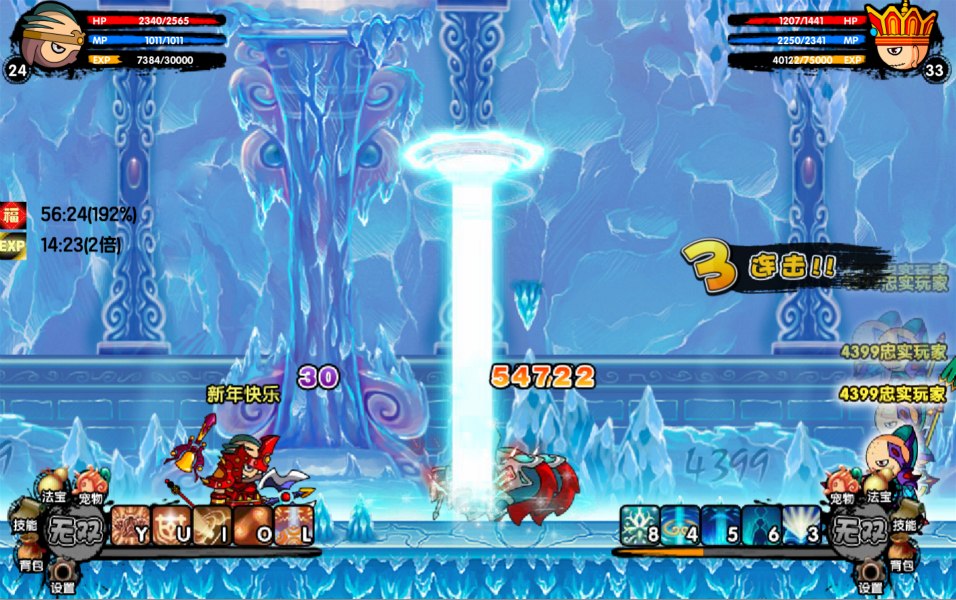
Task: Open the level 24 player's 背包 bag
Action: pos(31,561)
